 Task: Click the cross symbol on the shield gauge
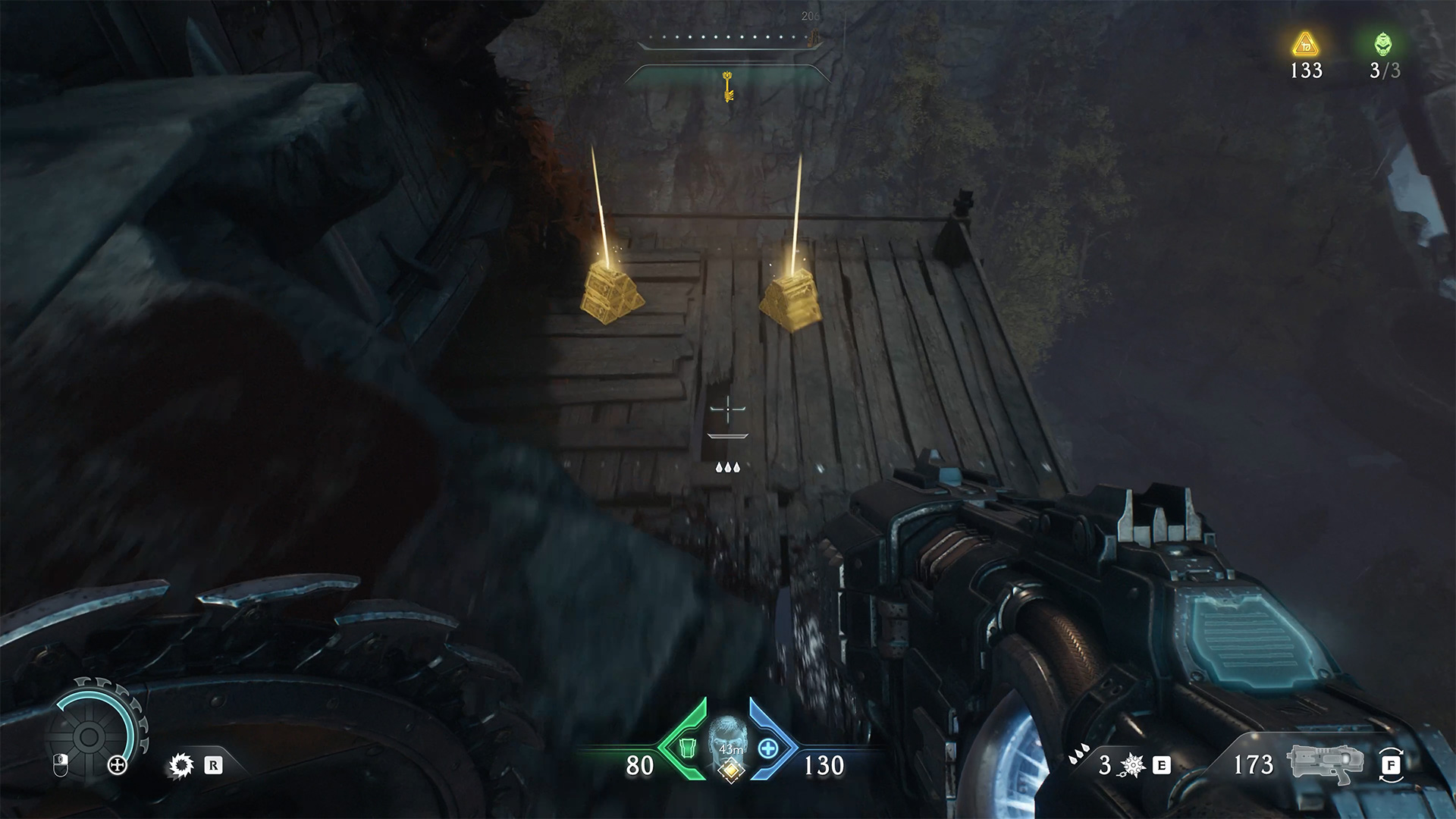(x=118, y=765)
